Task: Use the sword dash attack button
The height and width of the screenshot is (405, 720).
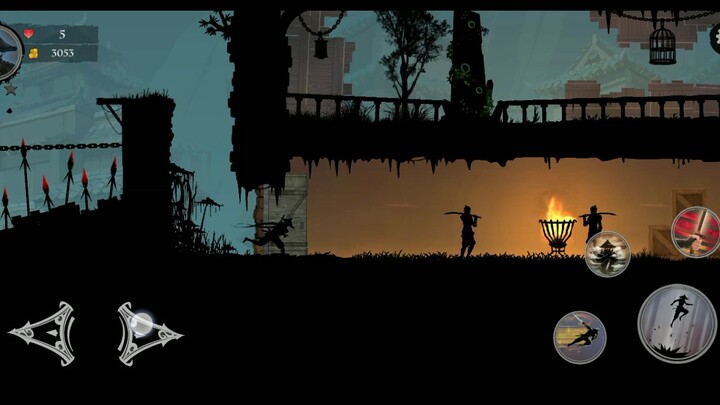Action: [x=580, y=337]
